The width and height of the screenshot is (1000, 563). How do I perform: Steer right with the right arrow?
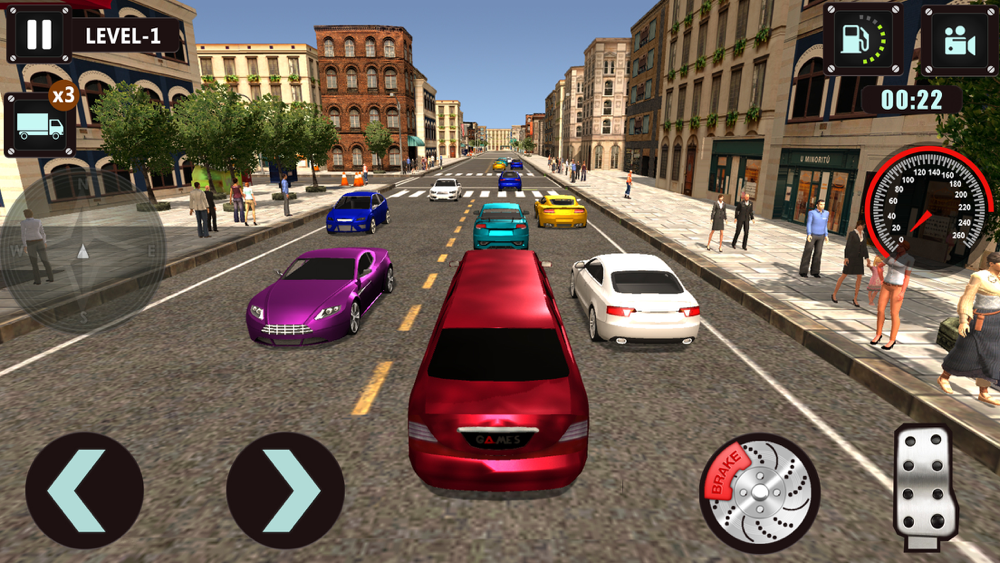(x=286, y=490)
